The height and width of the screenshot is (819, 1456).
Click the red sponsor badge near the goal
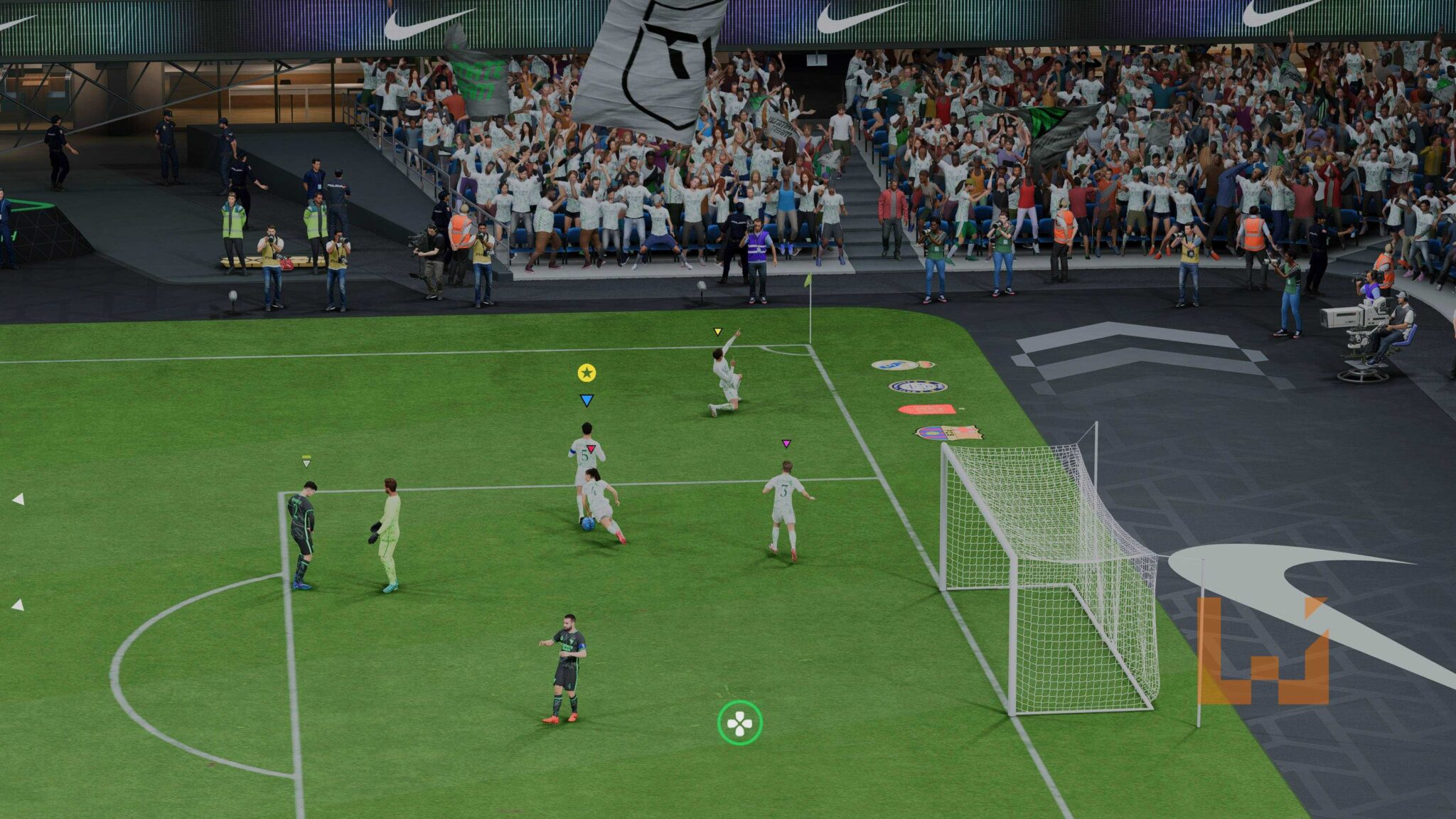pyautogui.click(x=927, y=408)
